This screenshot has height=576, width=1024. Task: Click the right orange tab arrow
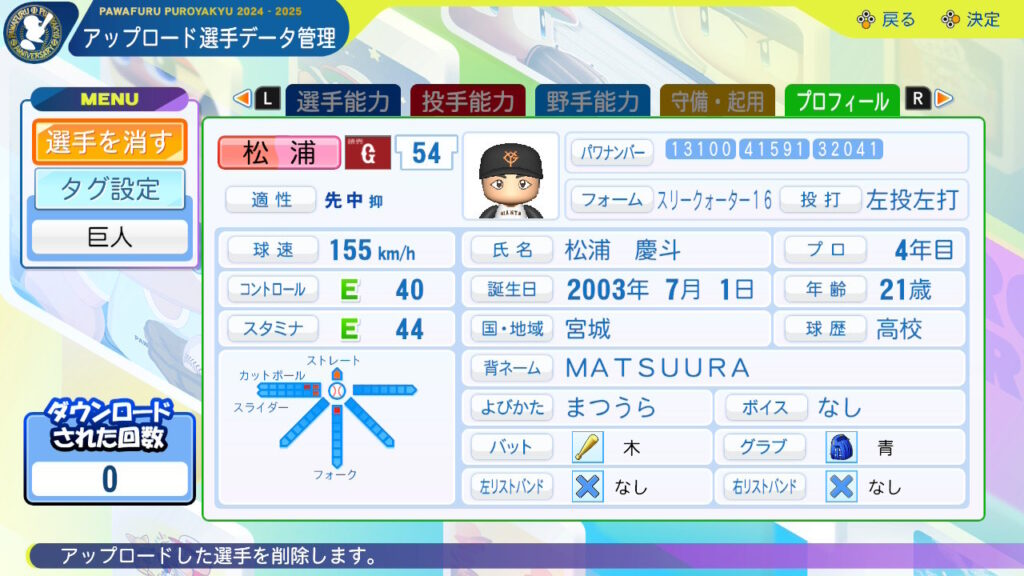pyautogui.click(x=944, y=99)
